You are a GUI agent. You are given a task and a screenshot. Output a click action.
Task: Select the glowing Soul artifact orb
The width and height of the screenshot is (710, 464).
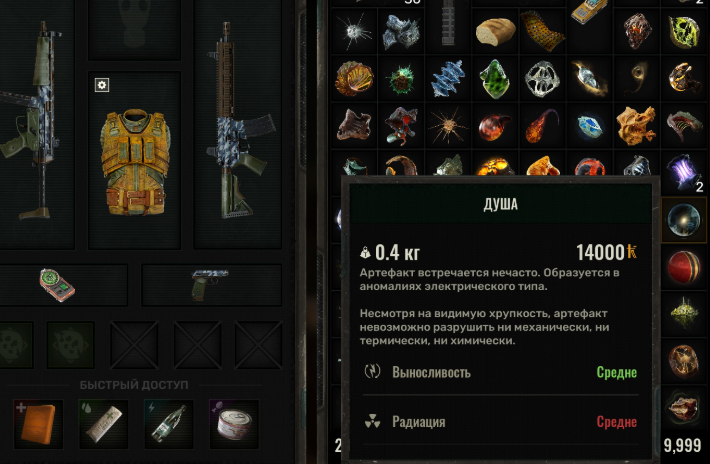click(685, 220)
